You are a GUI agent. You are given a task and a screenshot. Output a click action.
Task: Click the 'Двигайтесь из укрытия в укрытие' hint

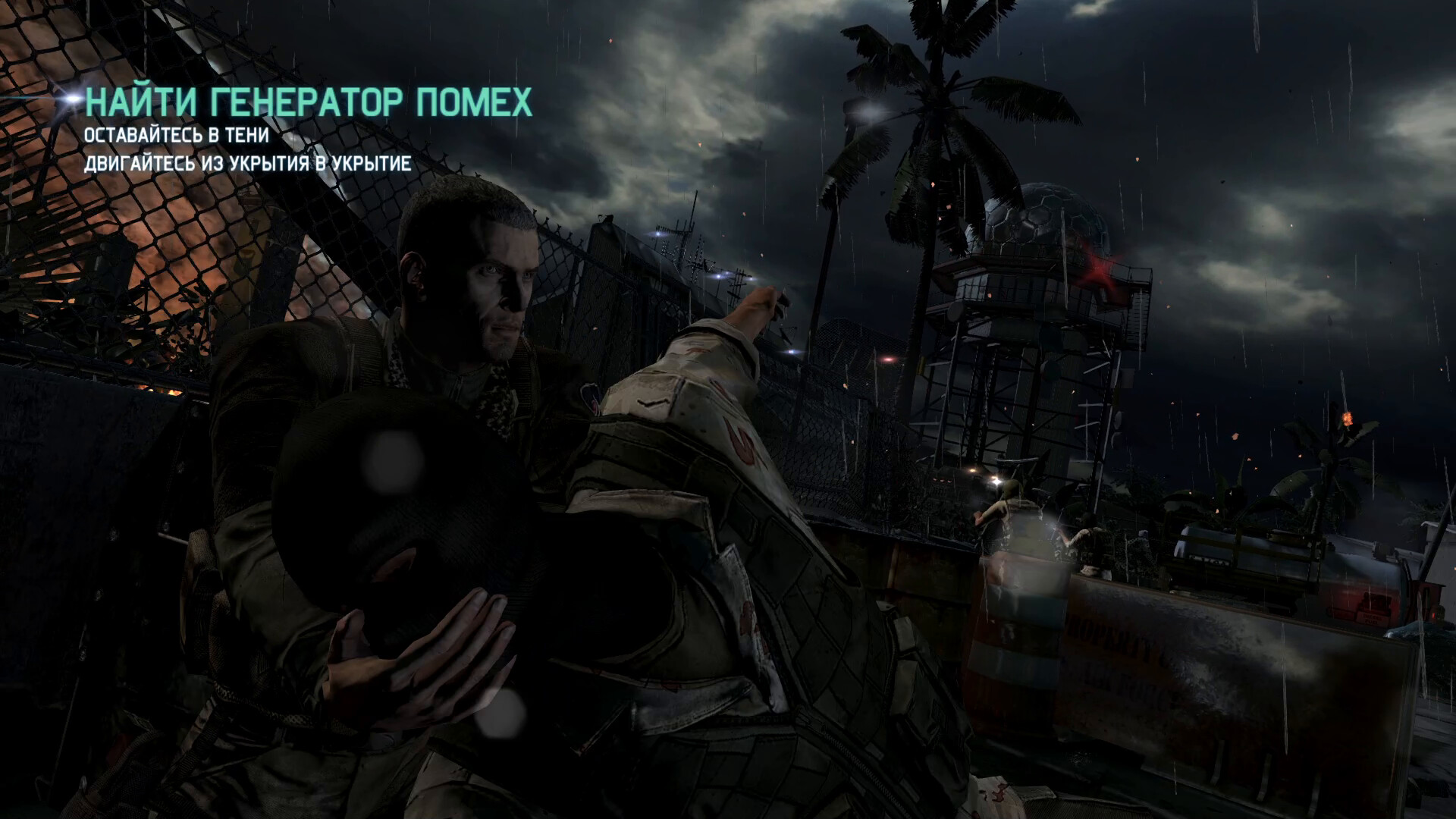[x=247, y=164]
